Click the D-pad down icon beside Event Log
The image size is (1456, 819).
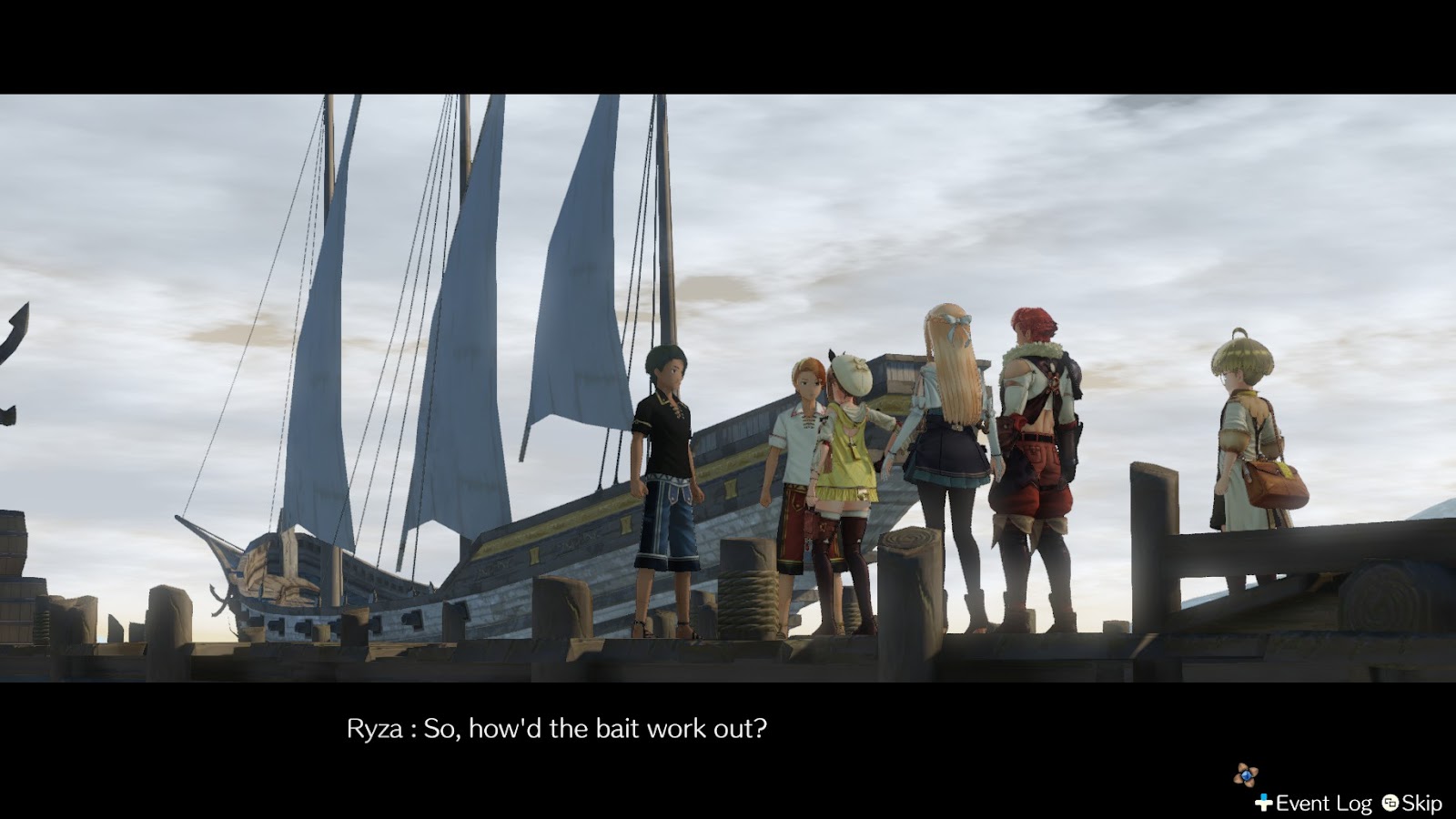pyautogui.click(x=1264, y=803)
